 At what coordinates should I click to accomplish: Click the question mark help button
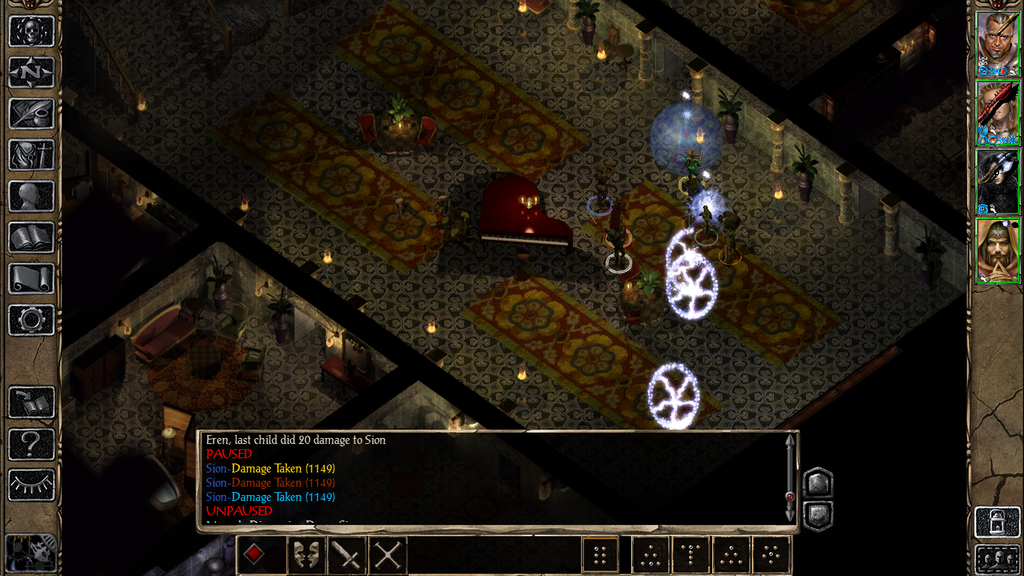pos(31,444)
